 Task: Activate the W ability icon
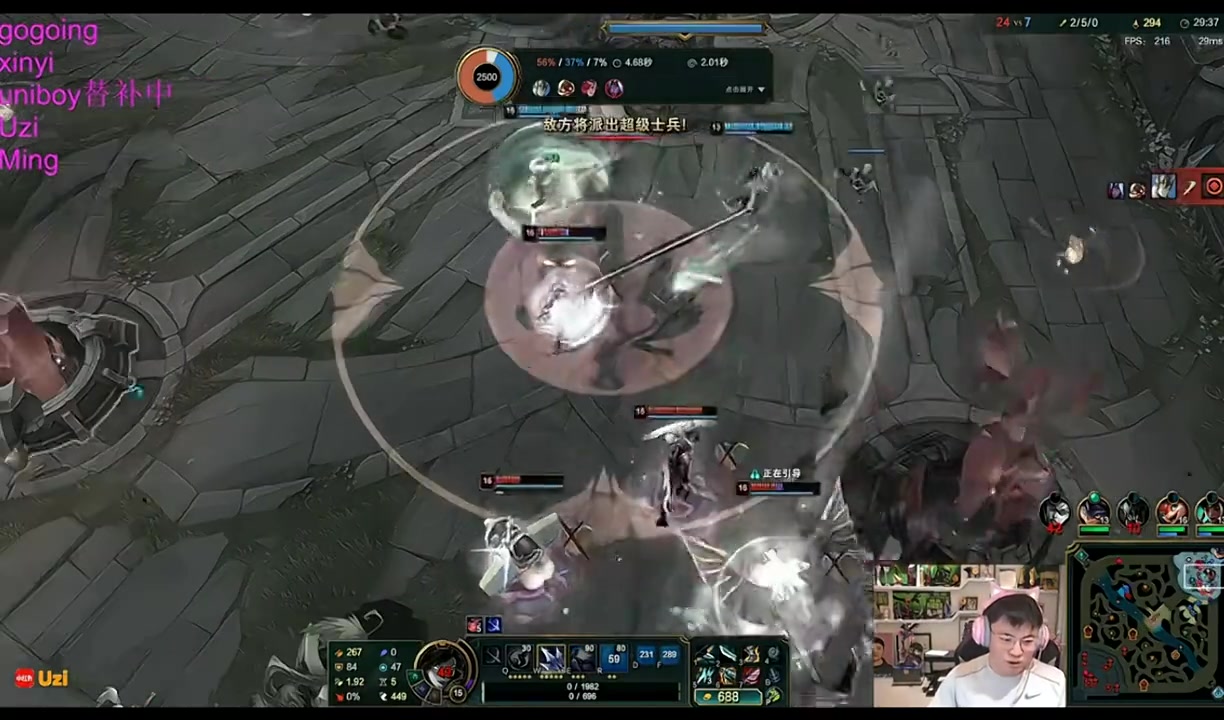click(x=551, y=657)
